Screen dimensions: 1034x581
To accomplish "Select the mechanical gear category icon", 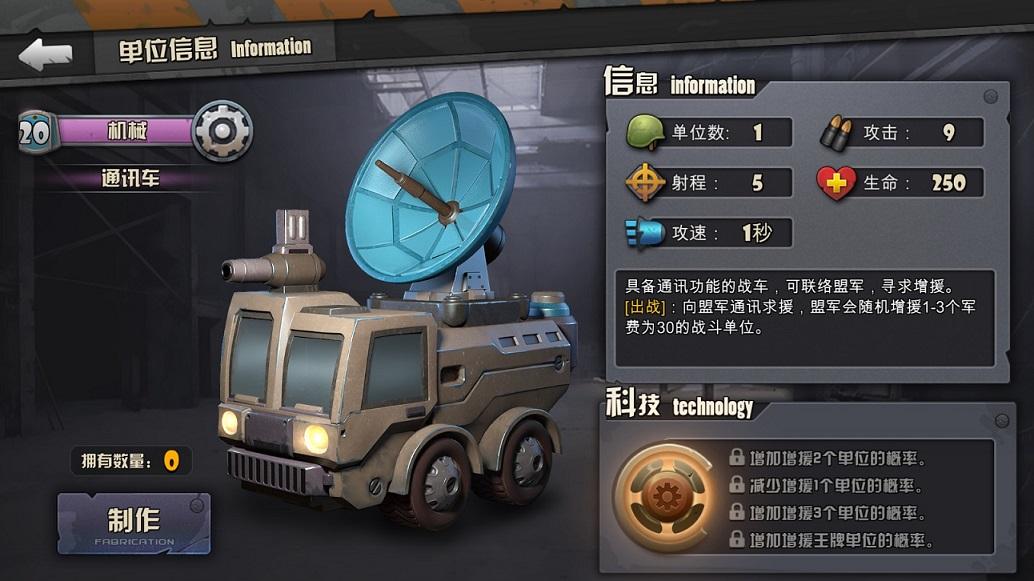I will click(221, 130).
